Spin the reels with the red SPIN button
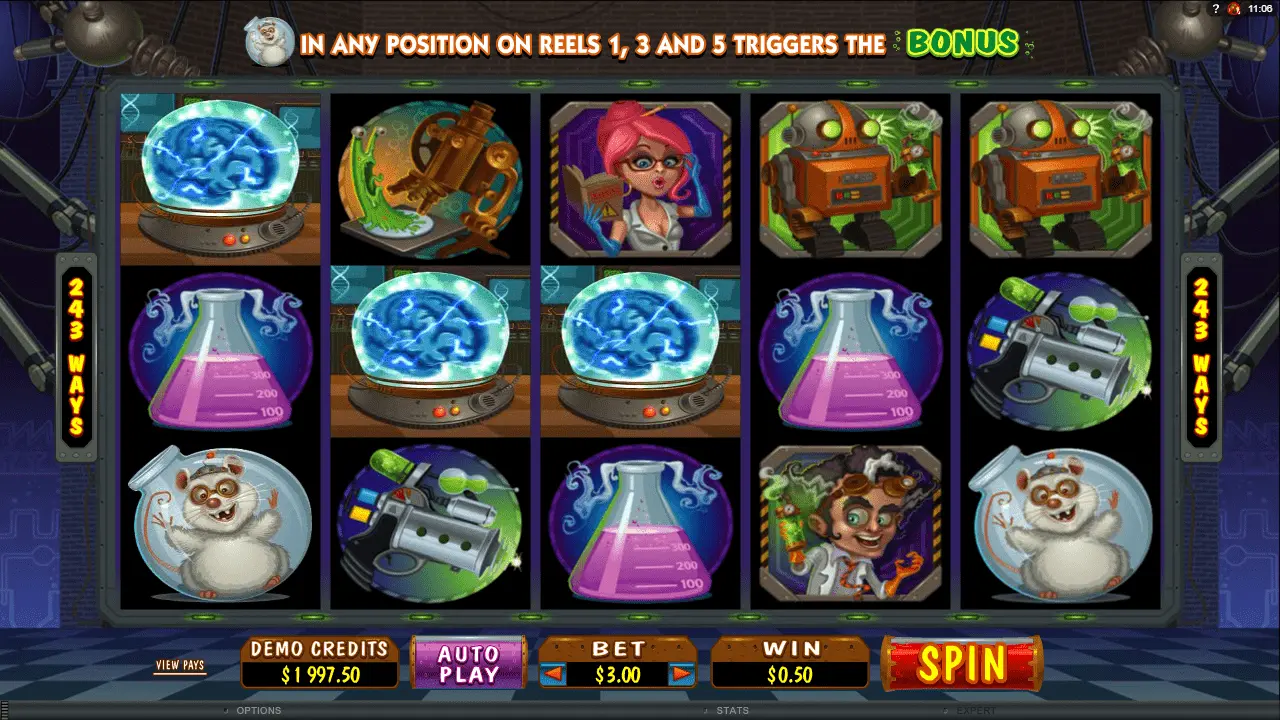 coord(961,663)
